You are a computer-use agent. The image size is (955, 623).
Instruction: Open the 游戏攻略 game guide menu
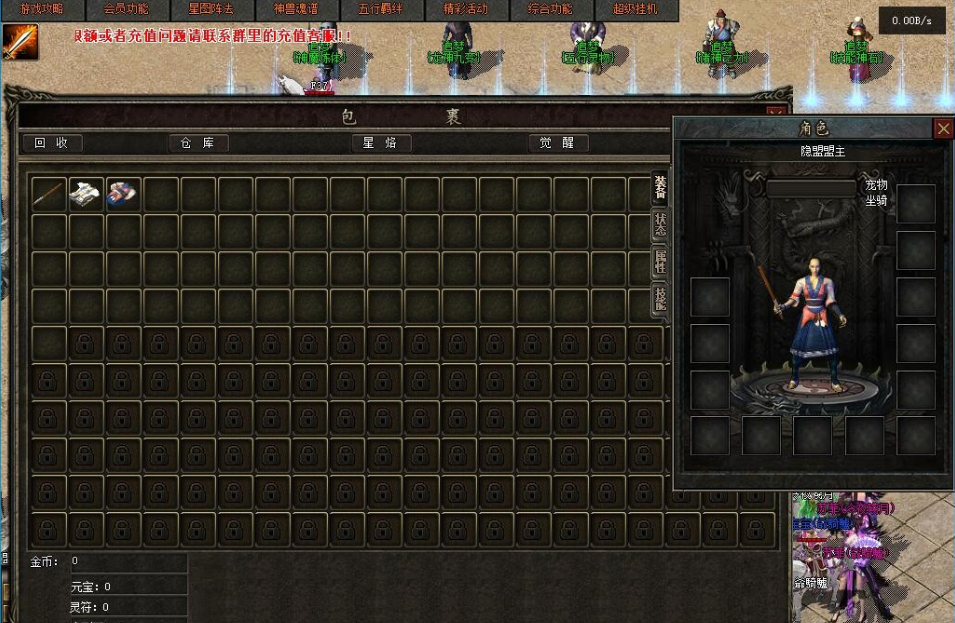coord(41,9)
